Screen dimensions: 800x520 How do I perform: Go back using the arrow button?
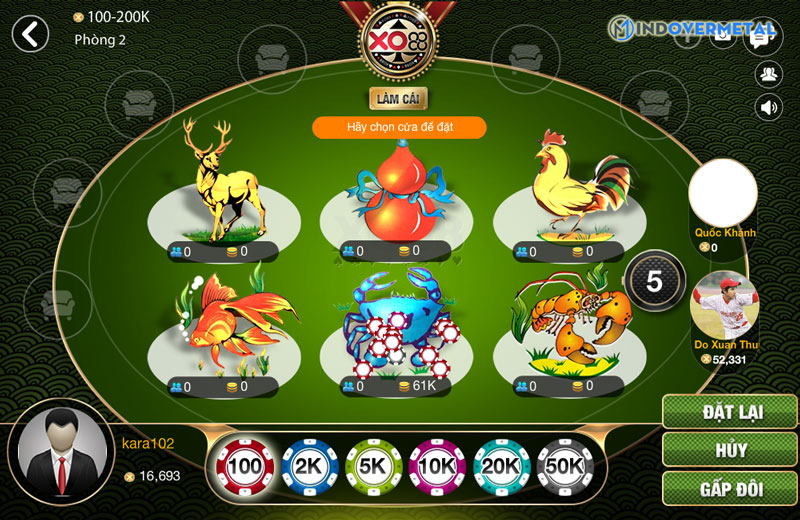[x=31, y=34]
